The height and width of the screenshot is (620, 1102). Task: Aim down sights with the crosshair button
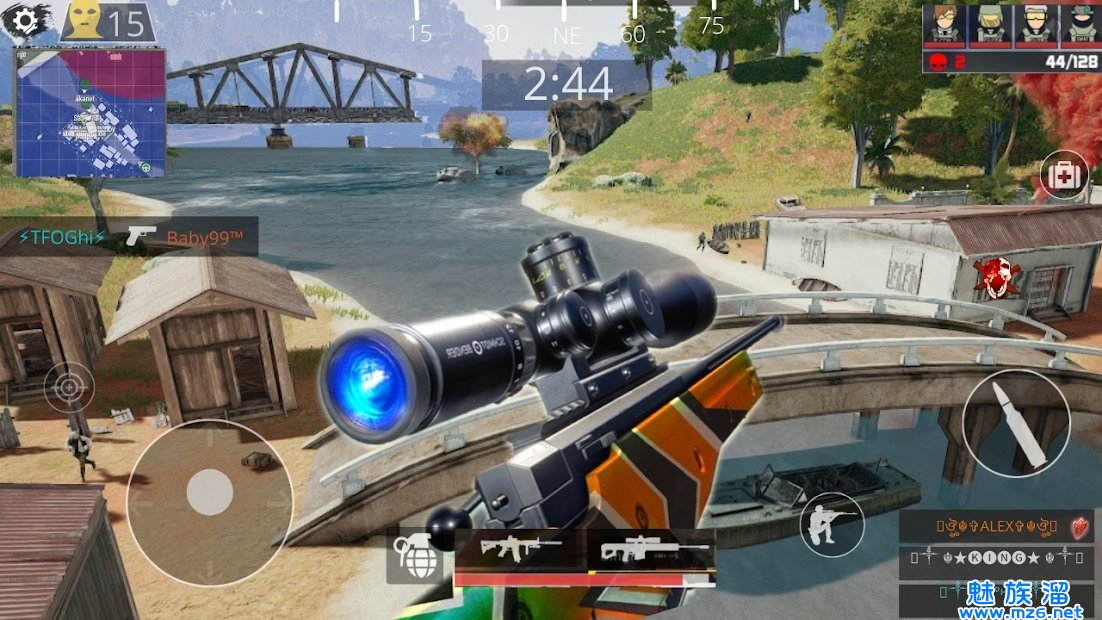click(x=69, y=385)
